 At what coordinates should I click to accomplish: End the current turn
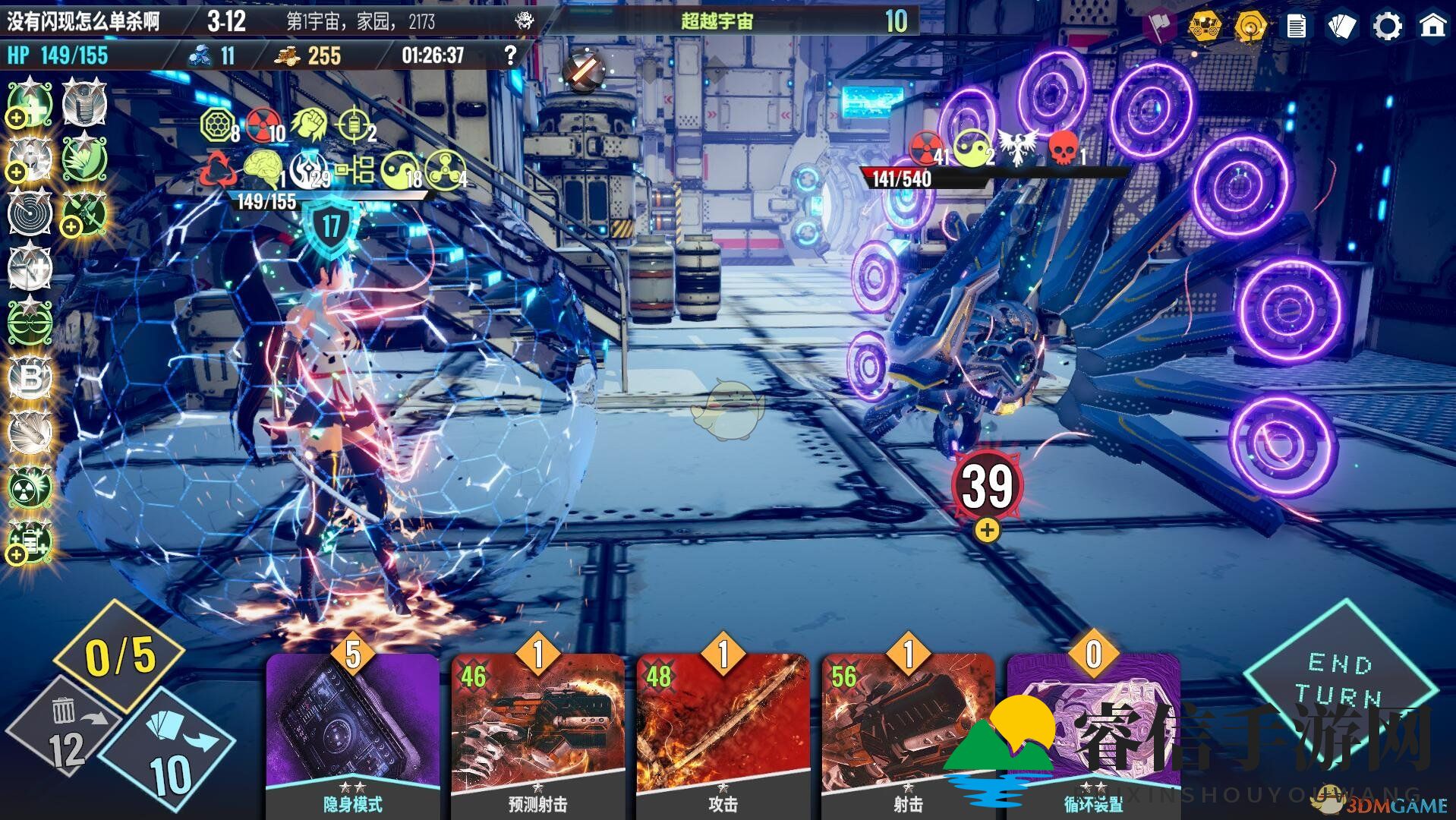pos(1338,680)
